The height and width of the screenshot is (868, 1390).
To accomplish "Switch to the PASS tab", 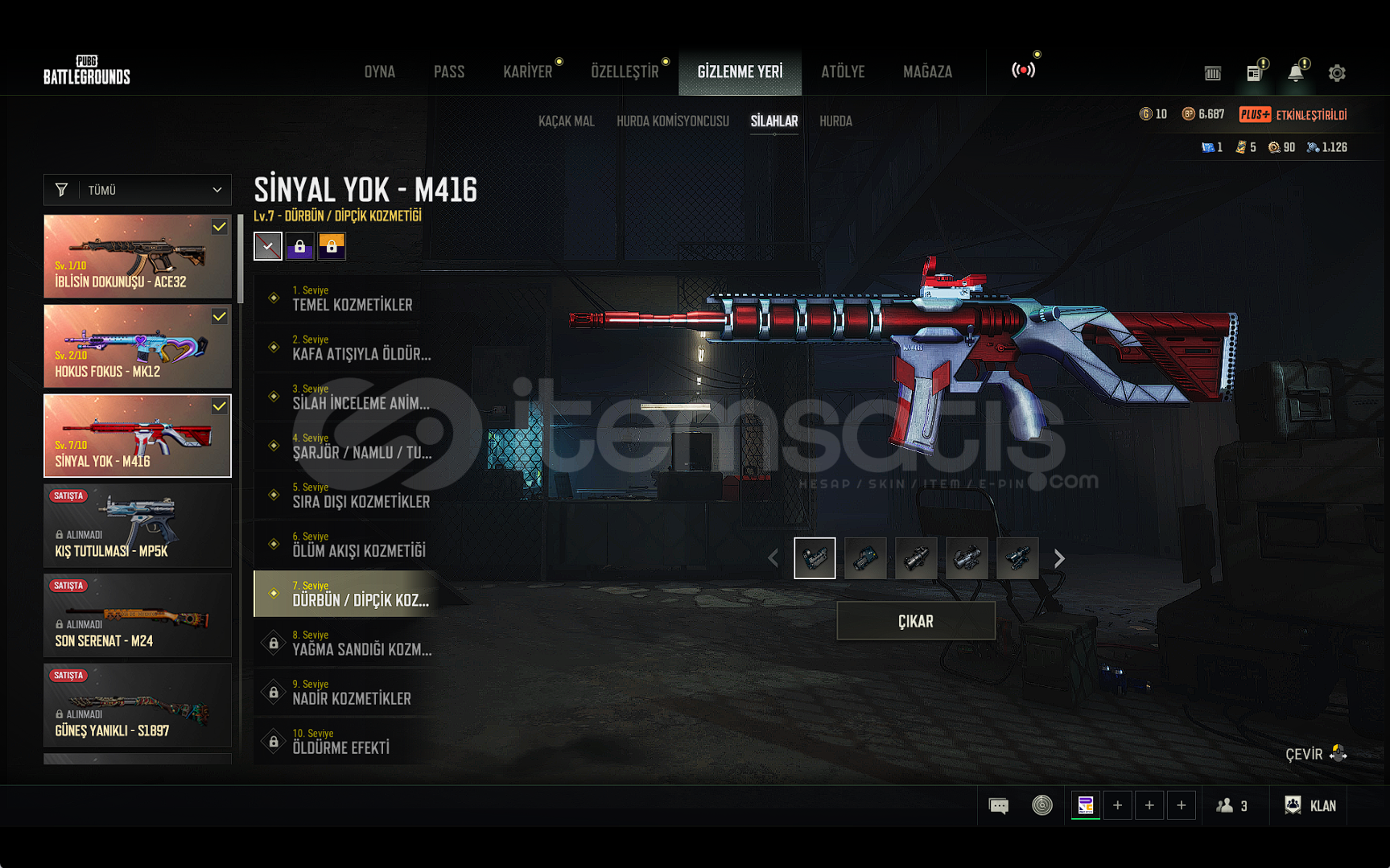I will click(449, 72).
